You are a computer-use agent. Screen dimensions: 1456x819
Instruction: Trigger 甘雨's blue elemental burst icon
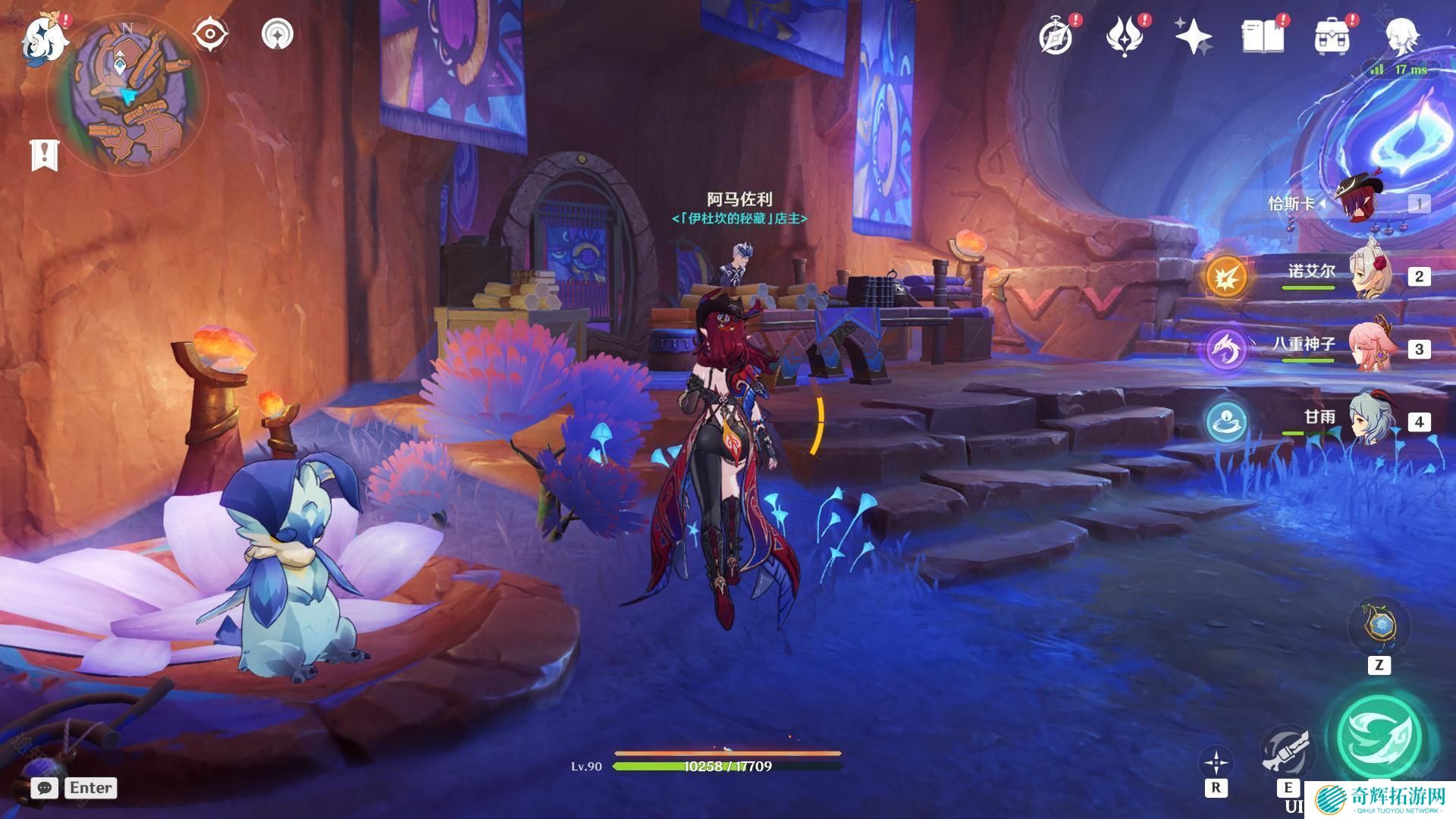(1225, 422)
